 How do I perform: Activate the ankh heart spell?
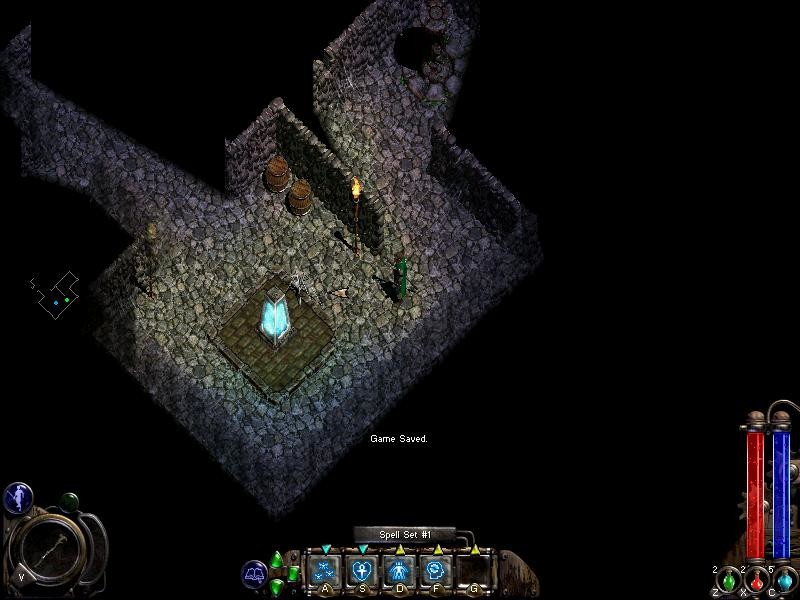click(362, 571)
